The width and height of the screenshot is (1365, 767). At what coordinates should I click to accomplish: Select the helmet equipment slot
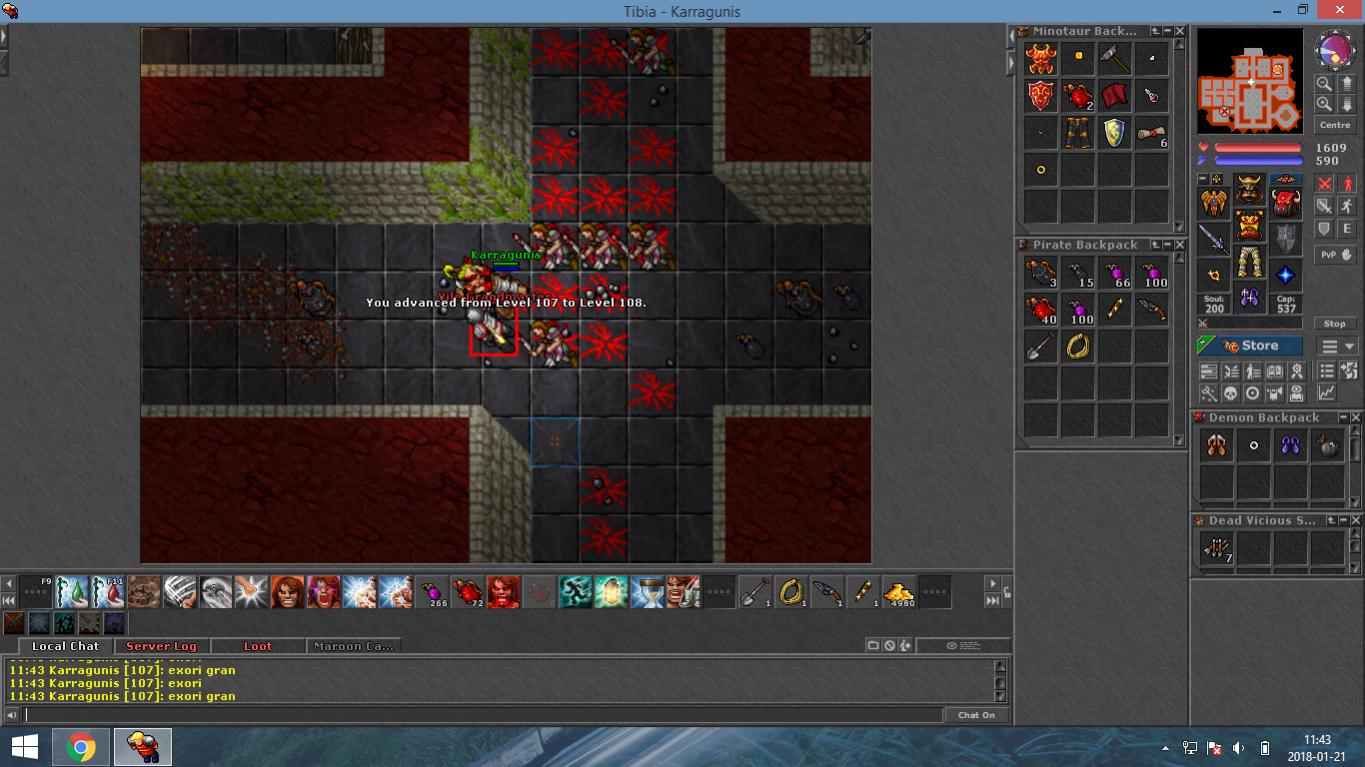pos(1249,188)
